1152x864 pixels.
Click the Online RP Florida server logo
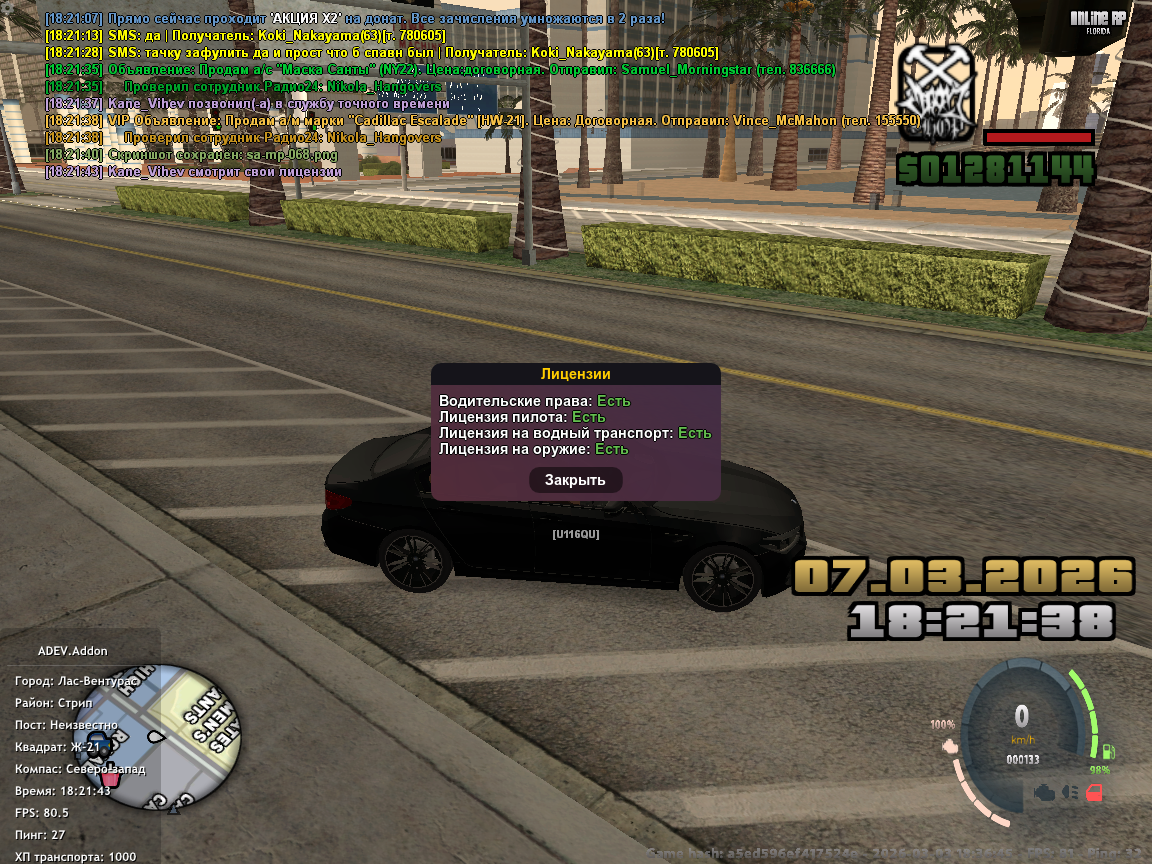click(x=1098, y=21)
